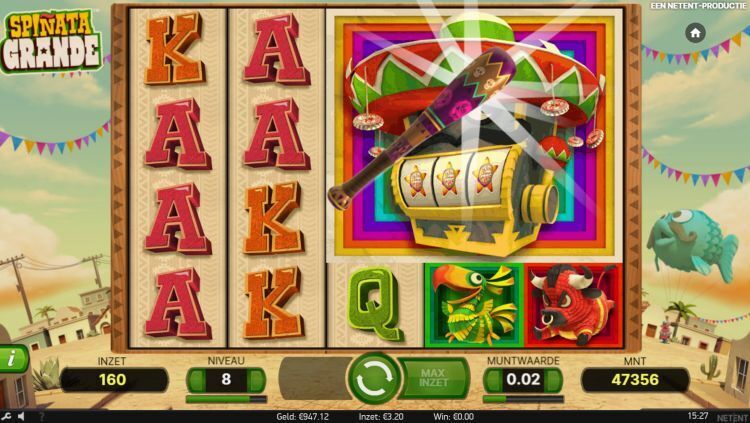Raise the Muntwaarde coin value
750x423 pixels.
pos(553,380)
